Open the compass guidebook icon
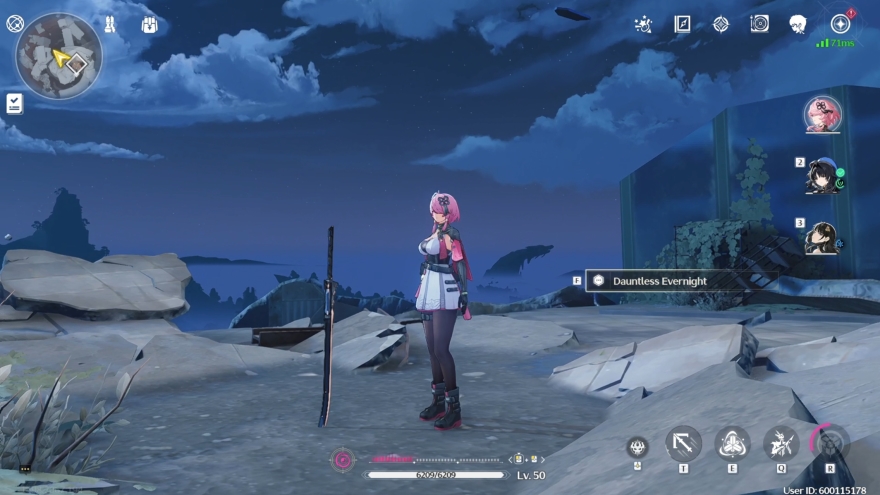The width and height of the screenshot is (880, 495). 682,24
